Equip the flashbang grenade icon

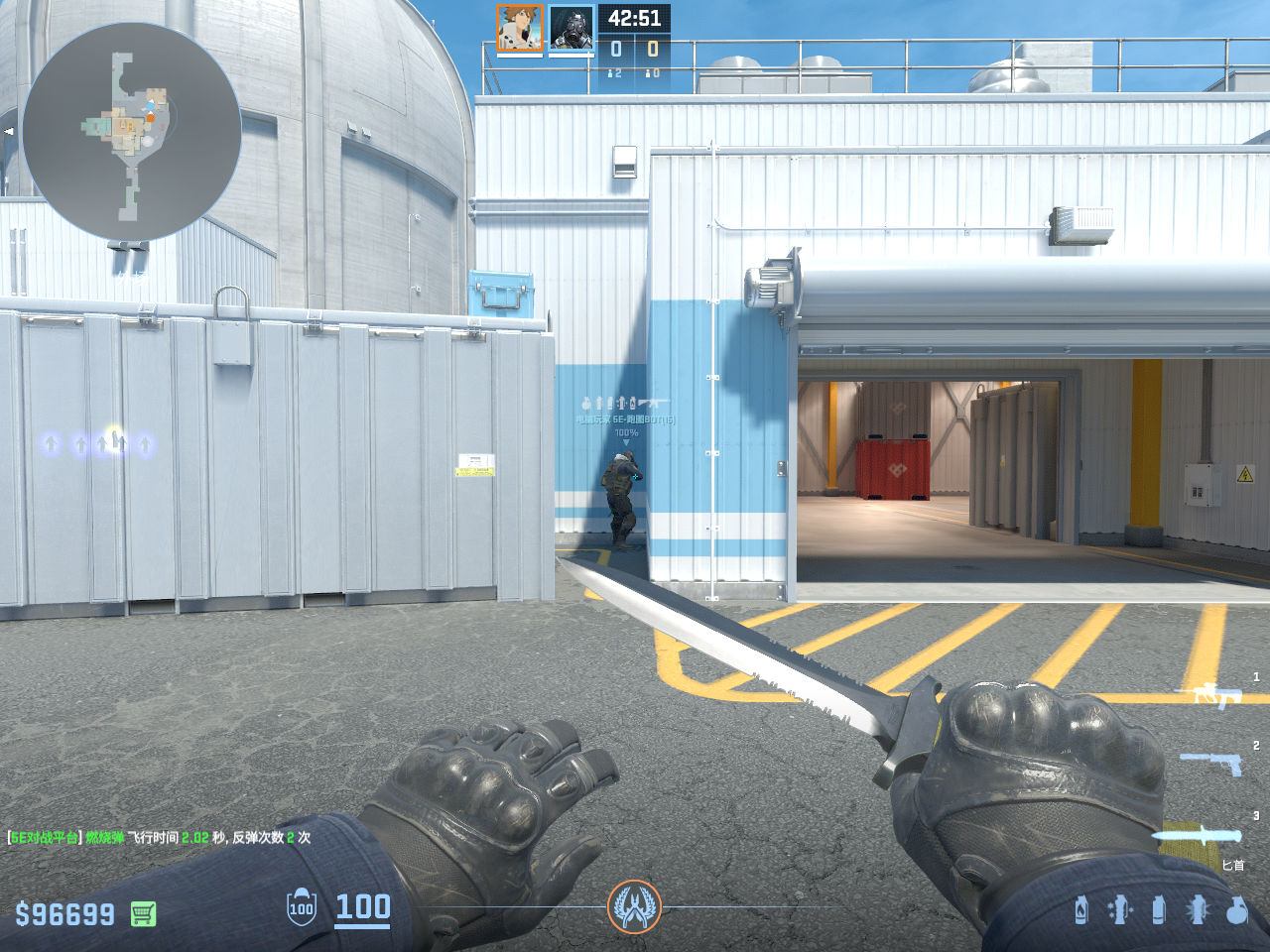1198,909
